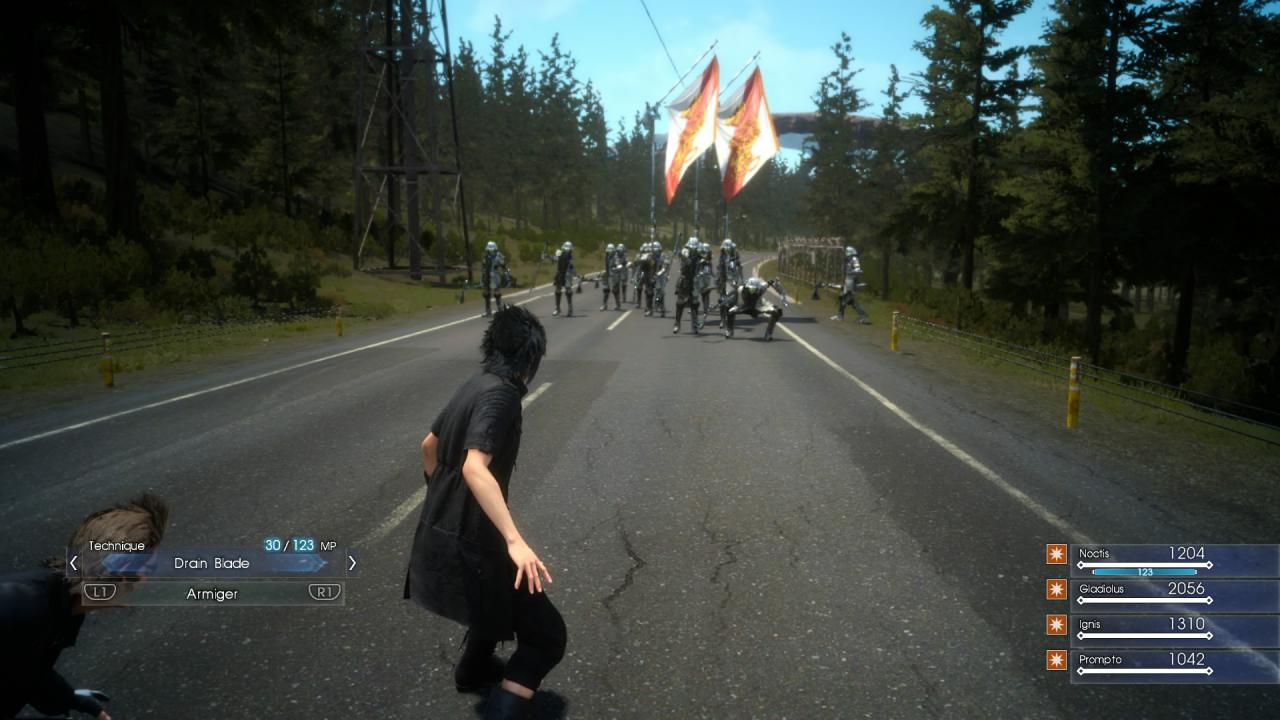
Task: Click Noctis's health value of 1204
Action: [x=1185, y=553]
